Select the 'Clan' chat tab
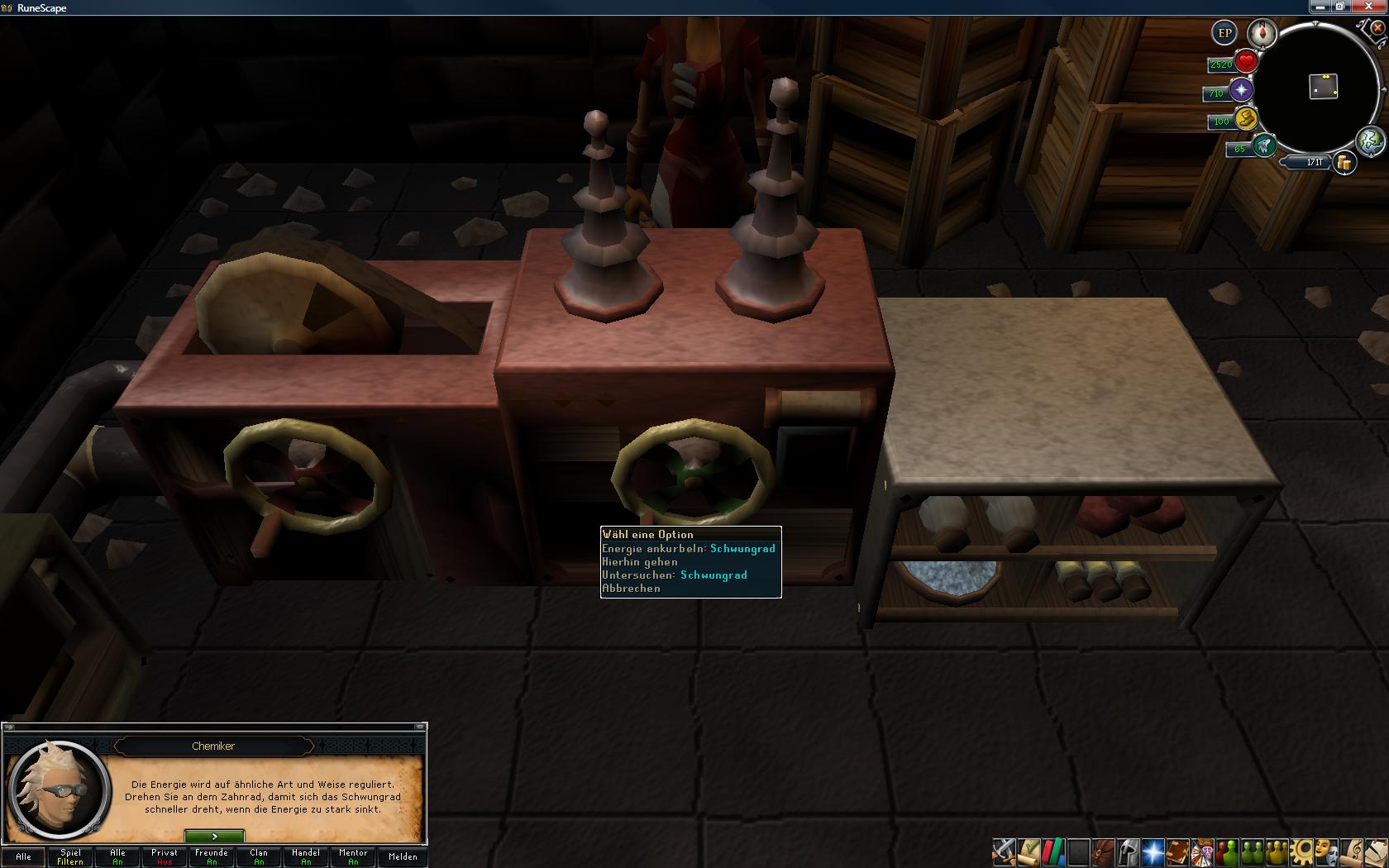The image size is (1389, 868). (x=259, y=856)
